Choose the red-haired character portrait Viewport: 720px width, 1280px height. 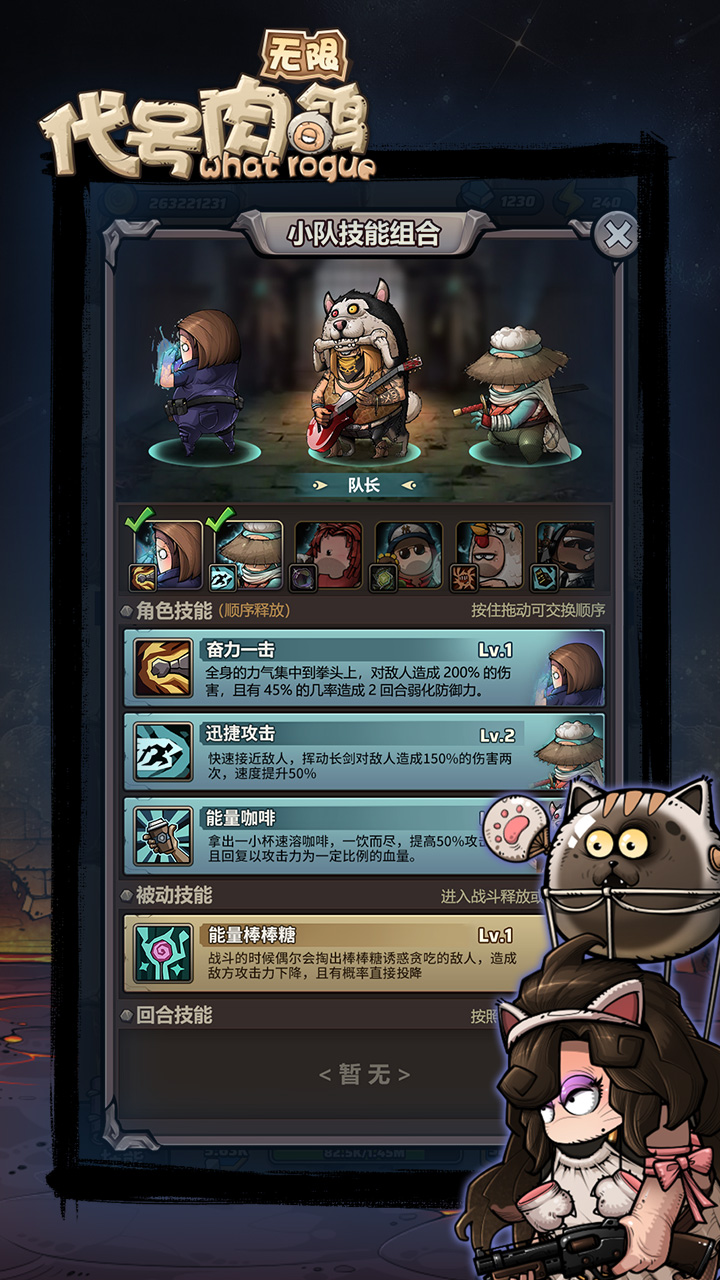(327, 555)
